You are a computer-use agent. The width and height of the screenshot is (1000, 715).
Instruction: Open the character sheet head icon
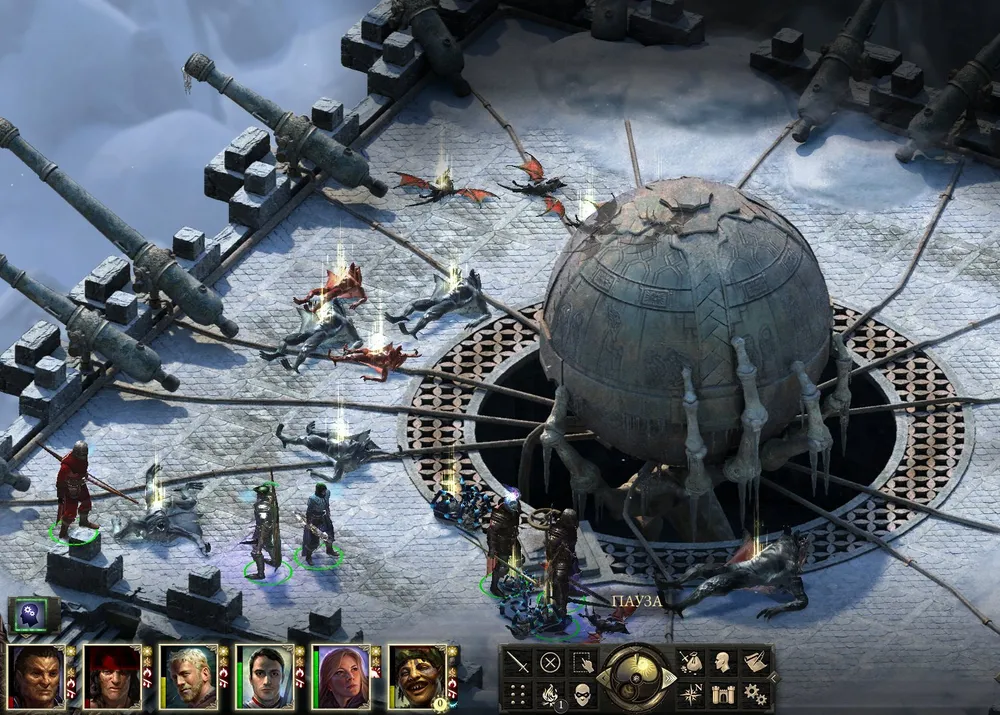coord(721,662)
